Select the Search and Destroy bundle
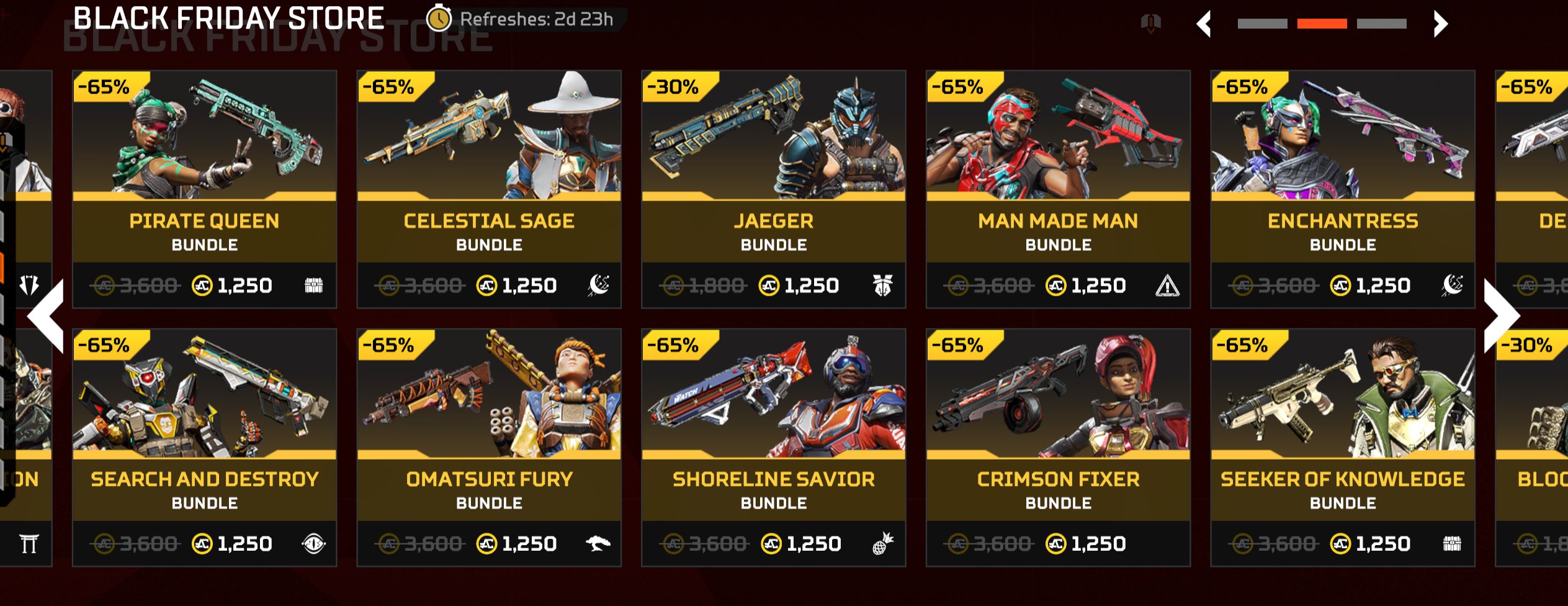 (x=204, y=448)
